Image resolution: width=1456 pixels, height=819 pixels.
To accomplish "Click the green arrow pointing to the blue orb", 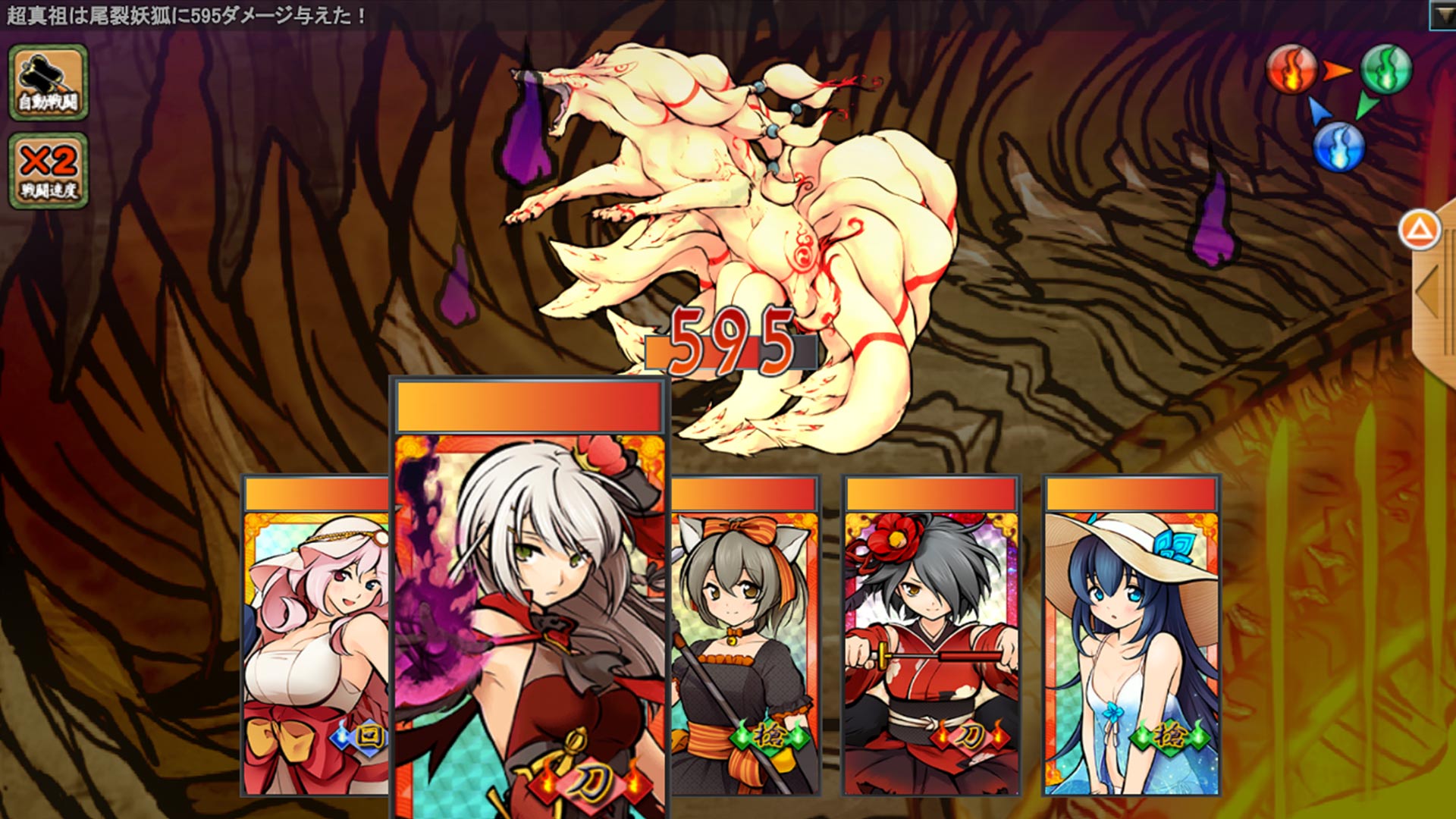I will click(1368, 106).
